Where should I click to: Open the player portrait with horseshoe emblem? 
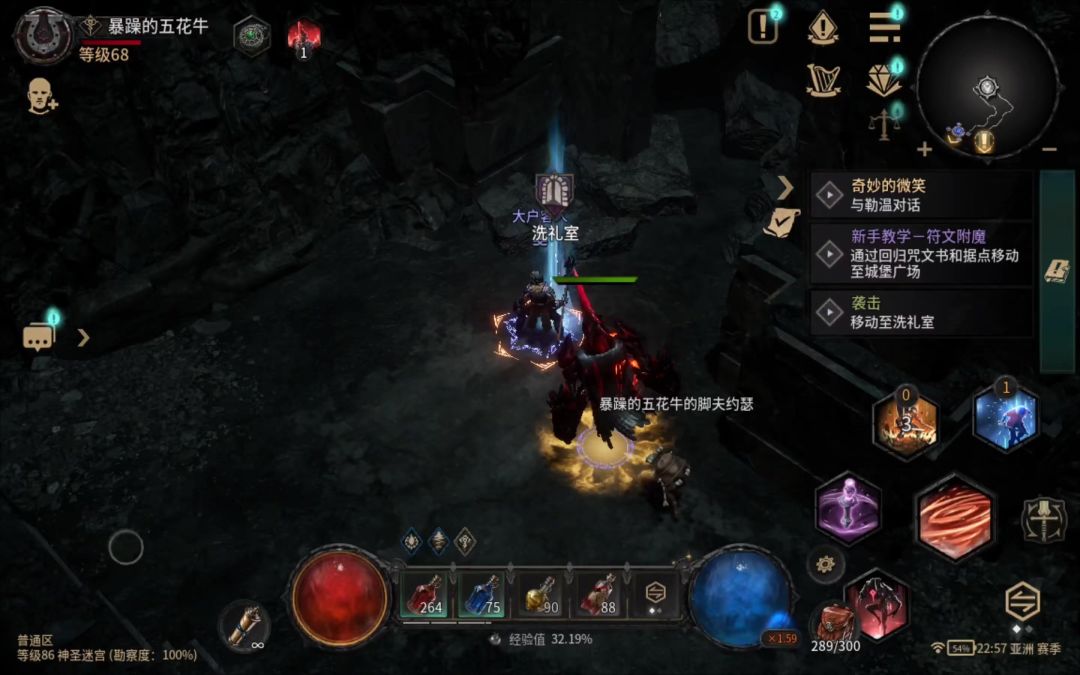tap(43, 35)
